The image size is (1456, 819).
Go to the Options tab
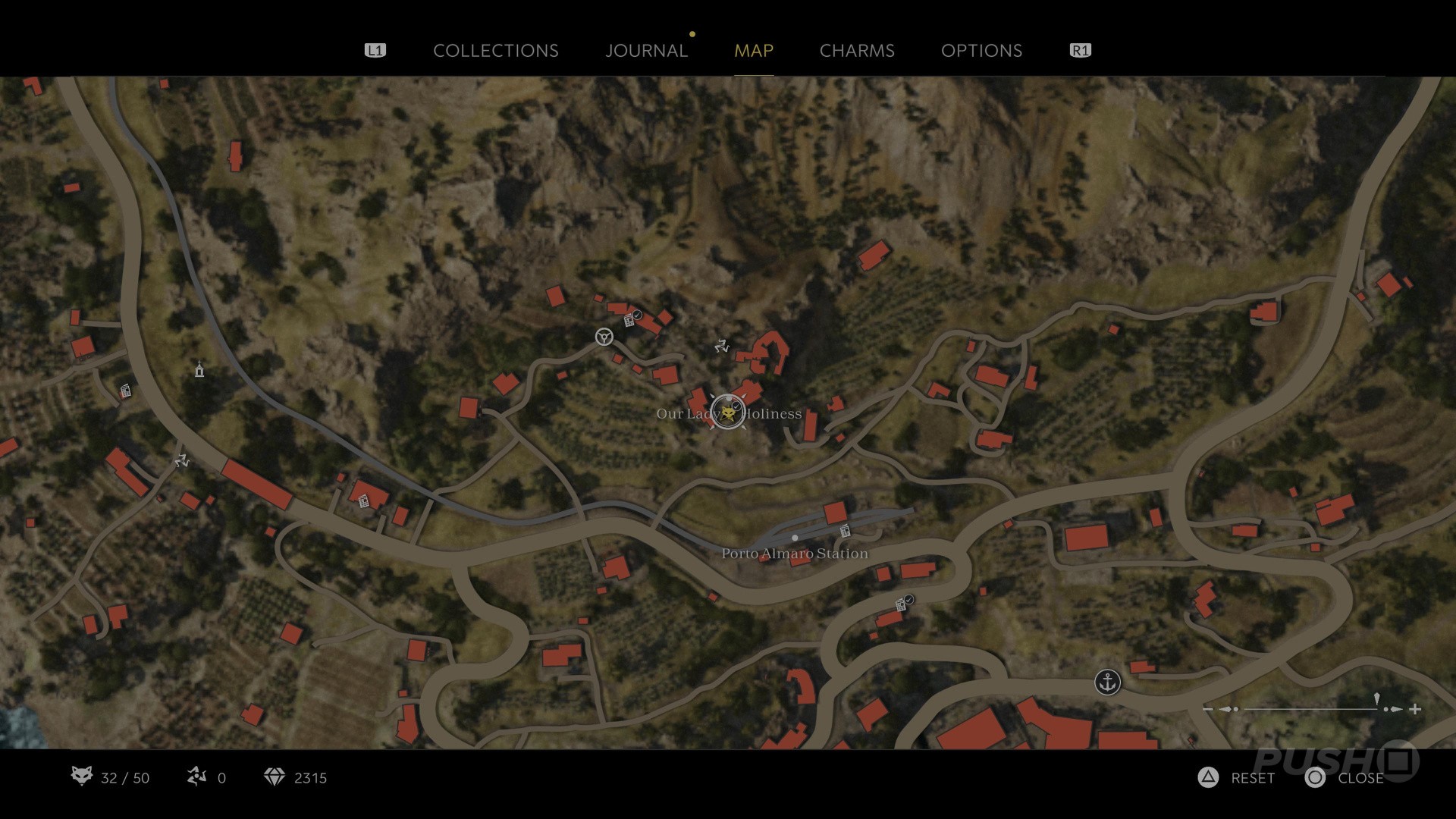point(981,51)
